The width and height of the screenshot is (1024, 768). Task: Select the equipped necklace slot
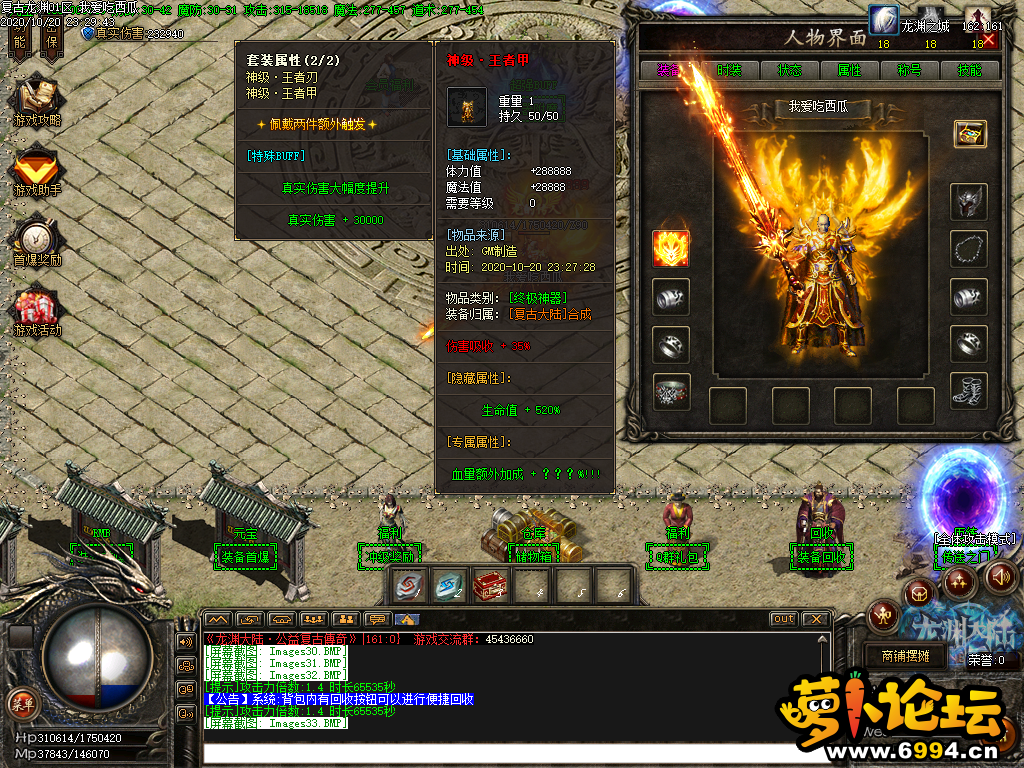pos(969,248)
